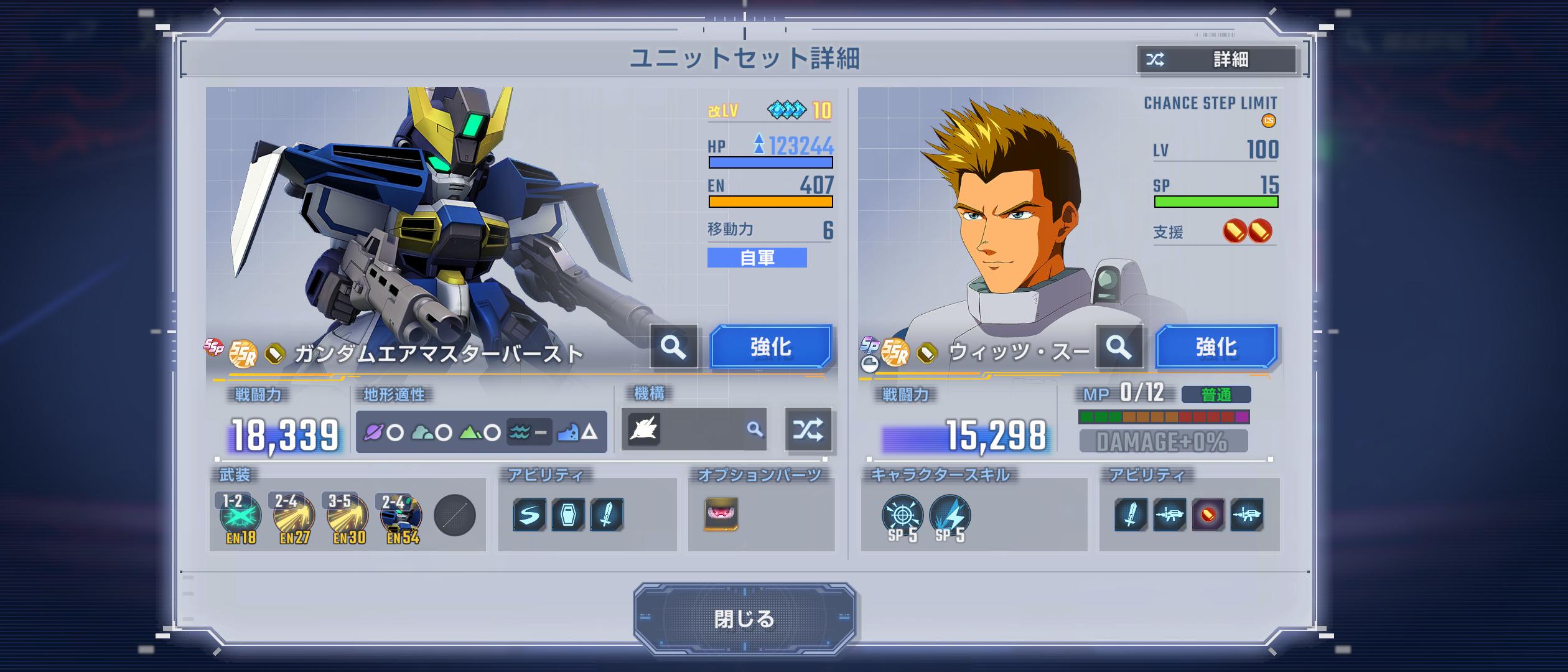View the equipped option part icon
The image size is (1568, 672).
[x=721, y=515]
